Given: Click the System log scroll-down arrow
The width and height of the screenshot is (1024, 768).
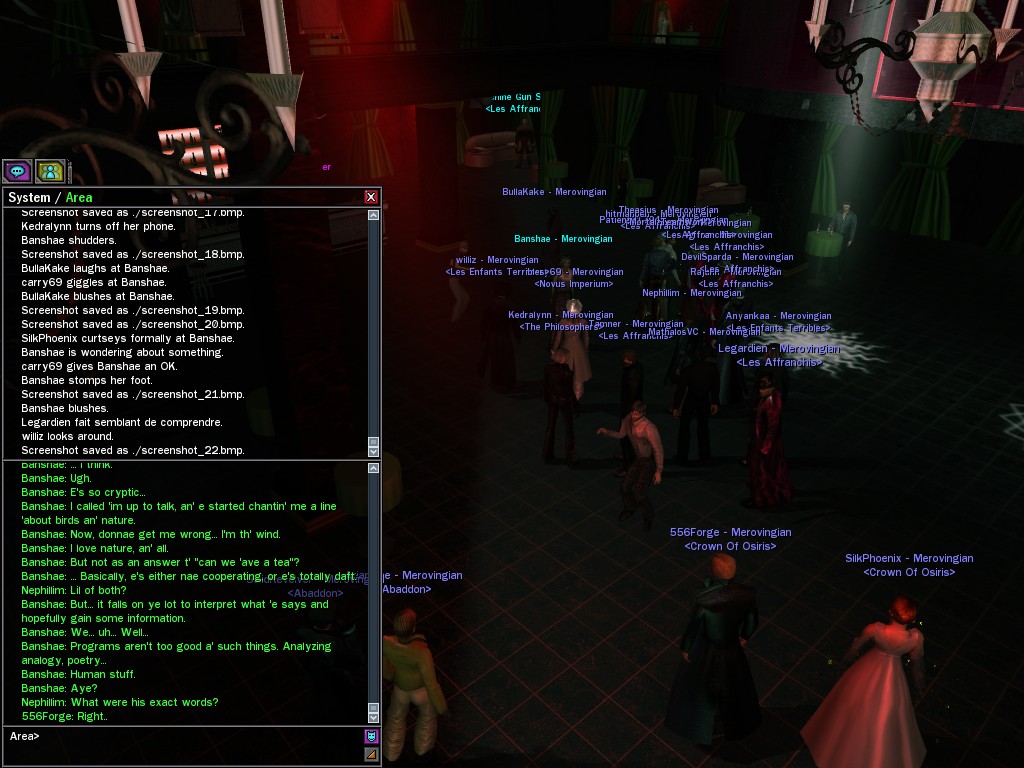Looking at the screenshot, I should click(374, 452).
